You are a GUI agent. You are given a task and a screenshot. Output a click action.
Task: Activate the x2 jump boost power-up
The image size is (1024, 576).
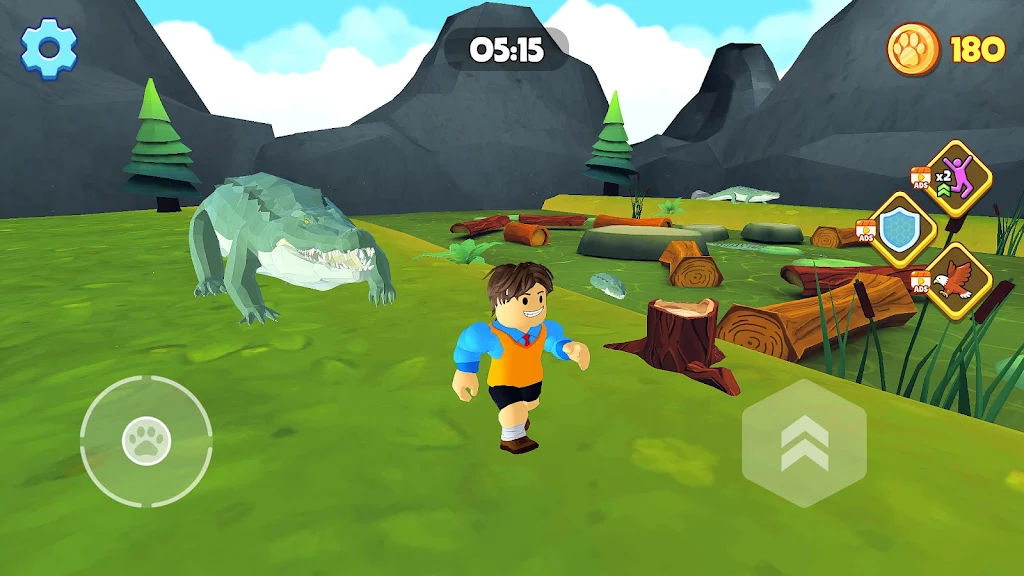coord(958,178)
